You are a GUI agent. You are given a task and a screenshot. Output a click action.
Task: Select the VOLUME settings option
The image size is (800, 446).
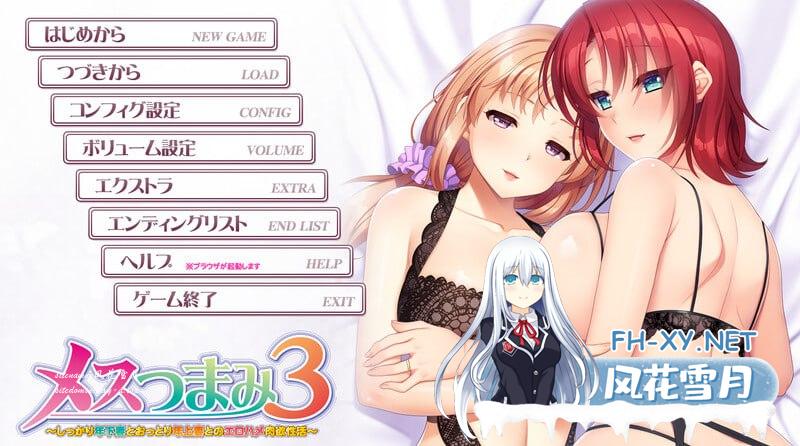pos(189,148)
